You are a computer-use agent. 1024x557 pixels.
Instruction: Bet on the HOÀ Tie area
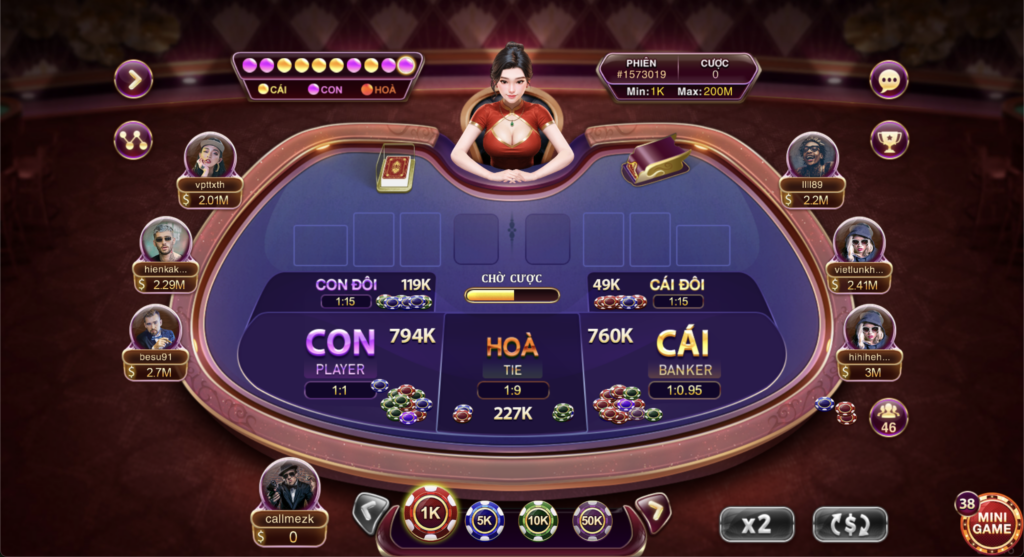click(x=512, y=360)
